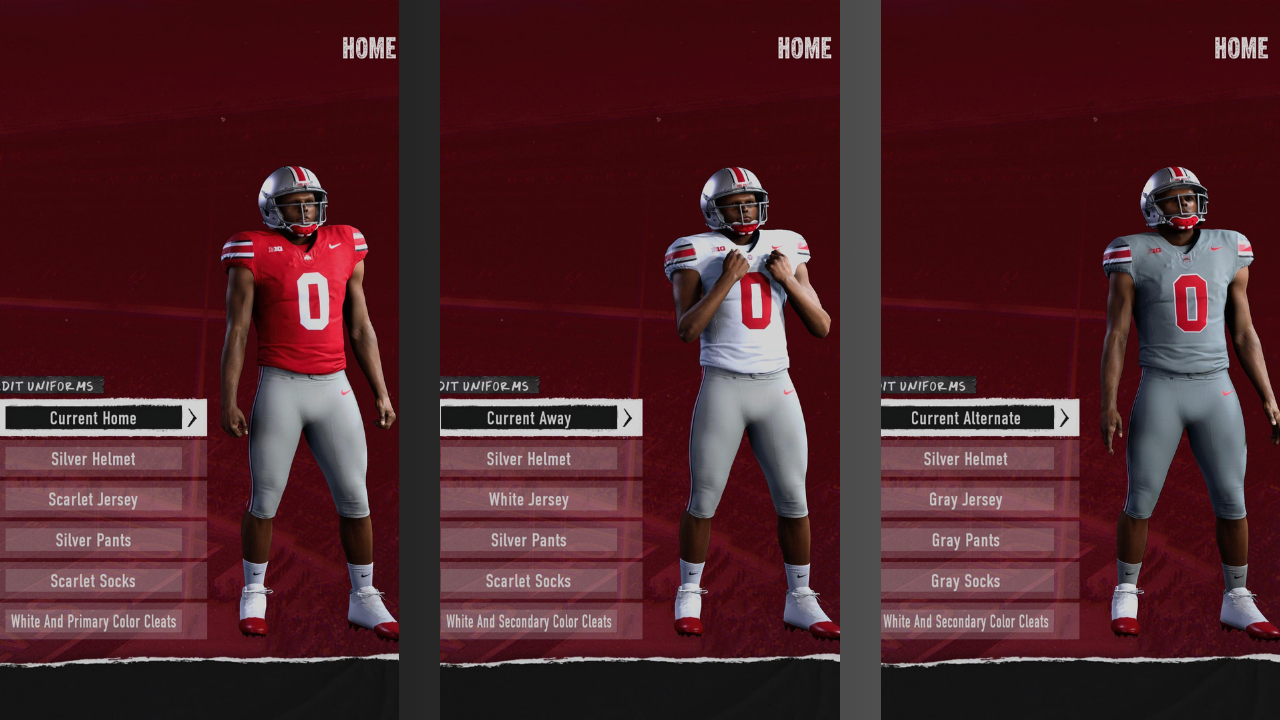Open the Gray Jersey option
Screen dimensions: 1280x720
pyautogui.click(x=966, y=499)
